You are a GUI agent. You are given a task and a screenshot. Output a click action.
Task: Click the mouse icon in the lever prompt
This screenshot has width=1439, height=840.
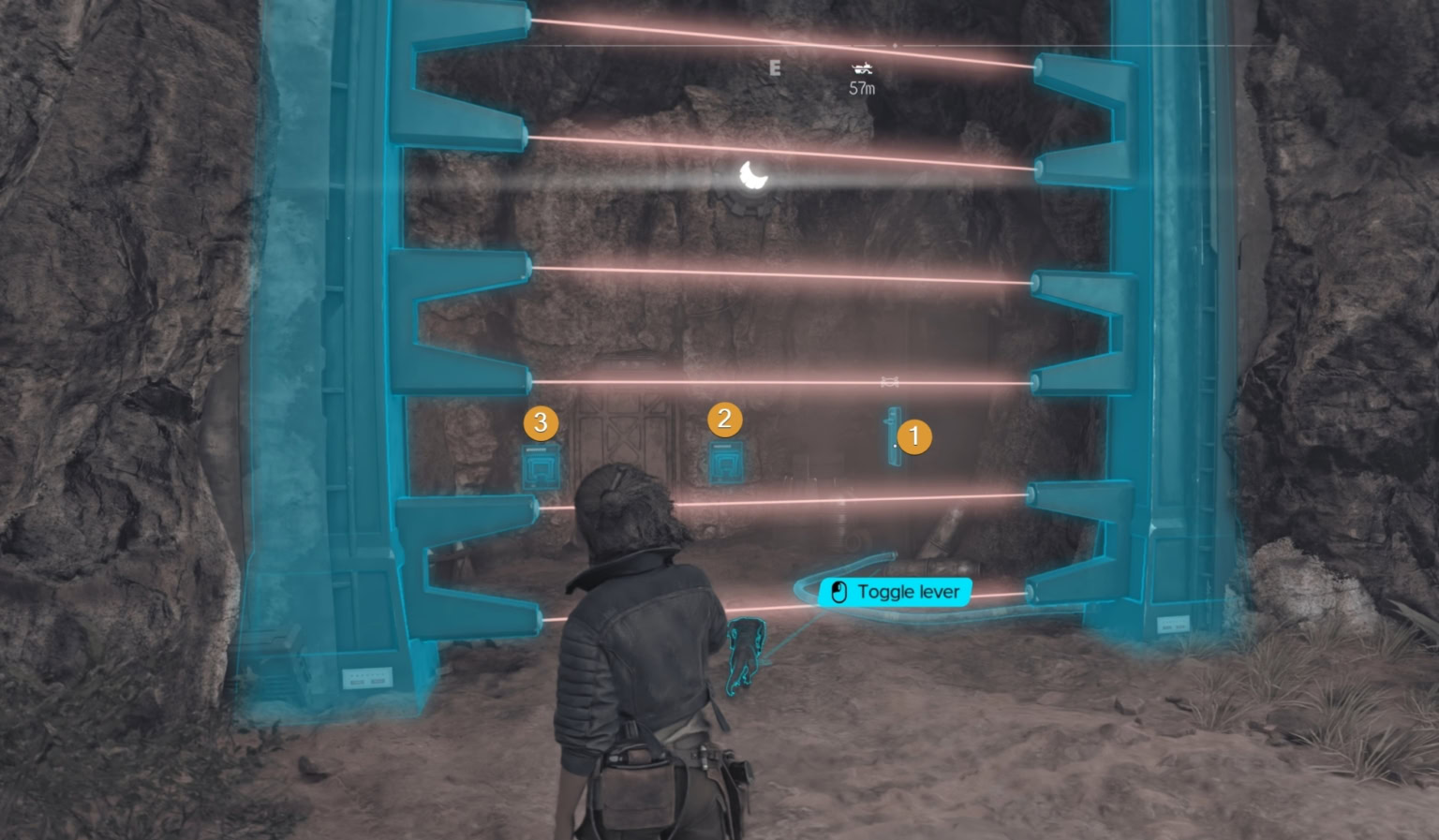pos(838,591)
